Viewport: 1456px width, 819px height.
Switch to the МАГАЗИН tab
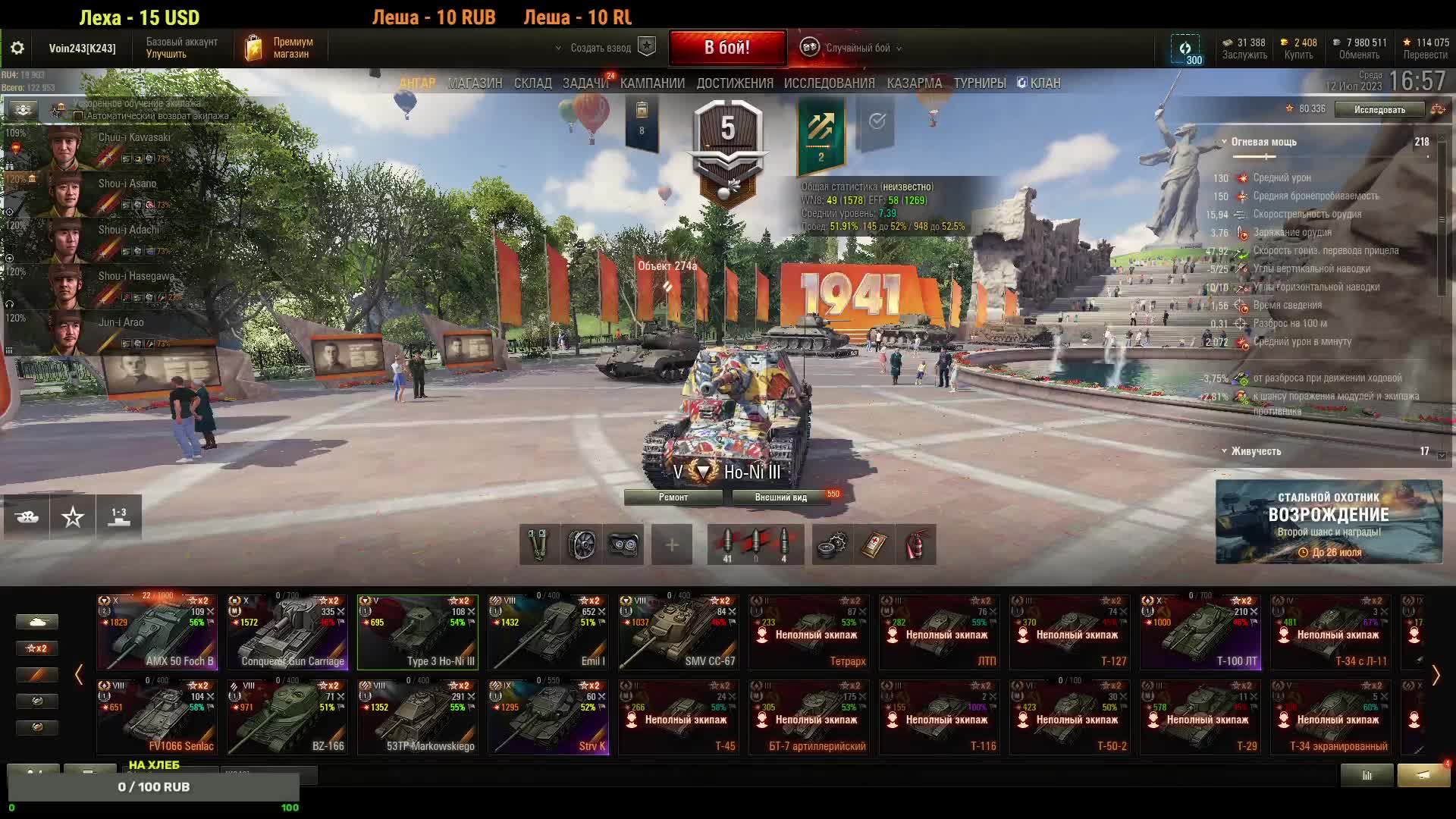tap(475, 83)
